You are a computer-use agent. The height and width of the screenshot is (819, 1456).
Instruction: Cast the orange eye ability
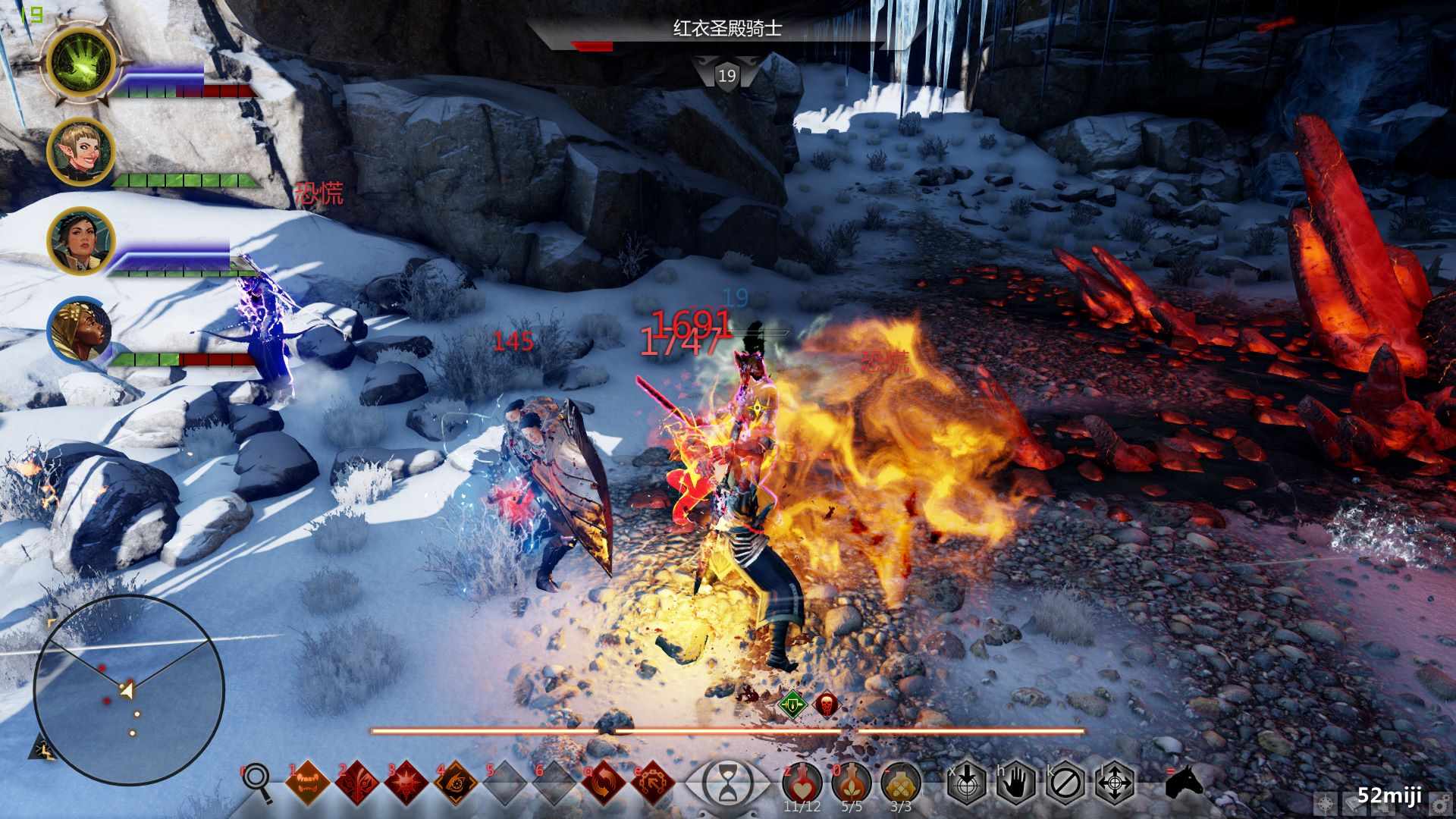pos(456,783)
